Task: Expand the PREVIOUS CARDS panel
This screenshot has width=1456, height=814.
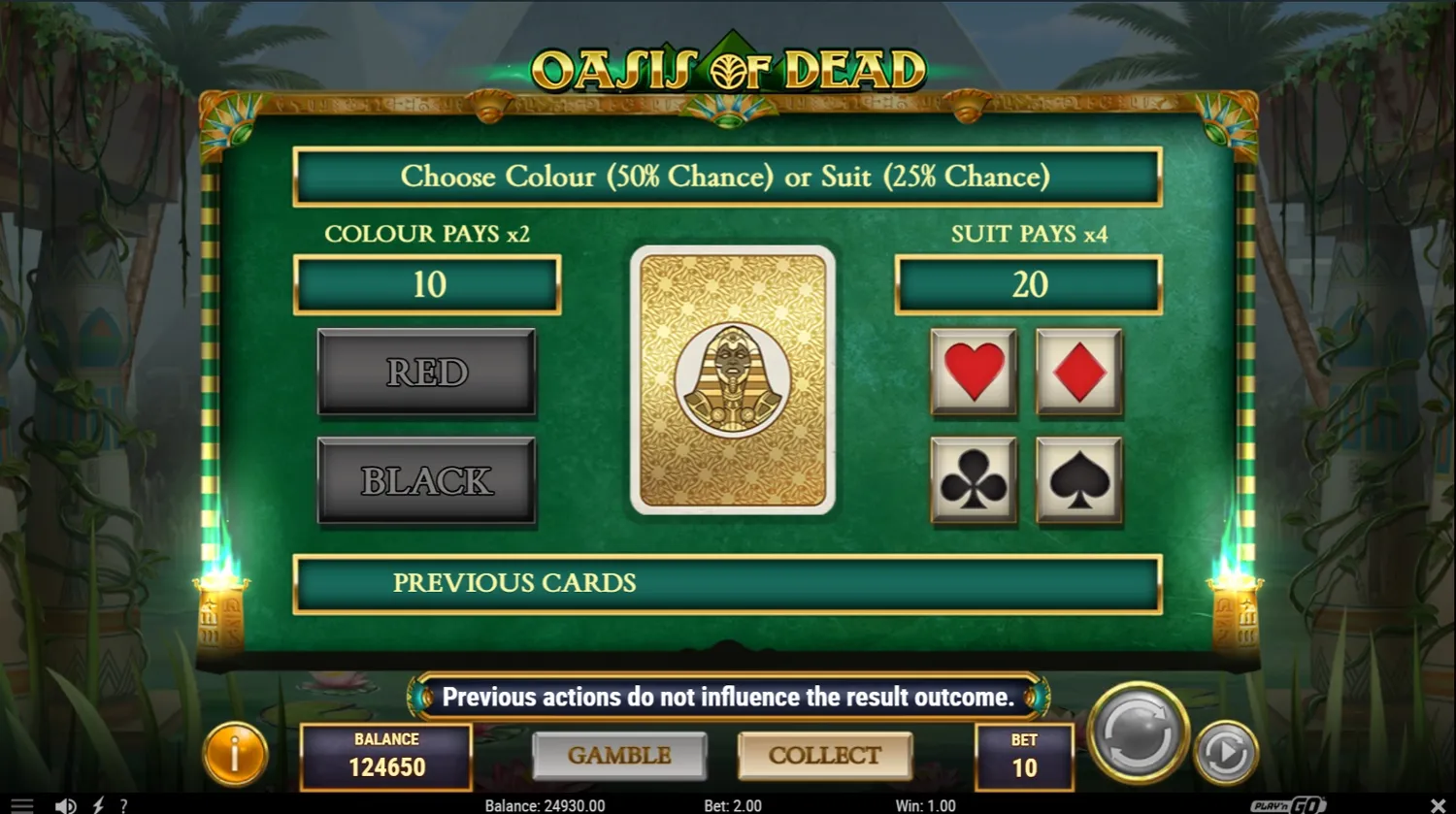Action: pos(728,583)
